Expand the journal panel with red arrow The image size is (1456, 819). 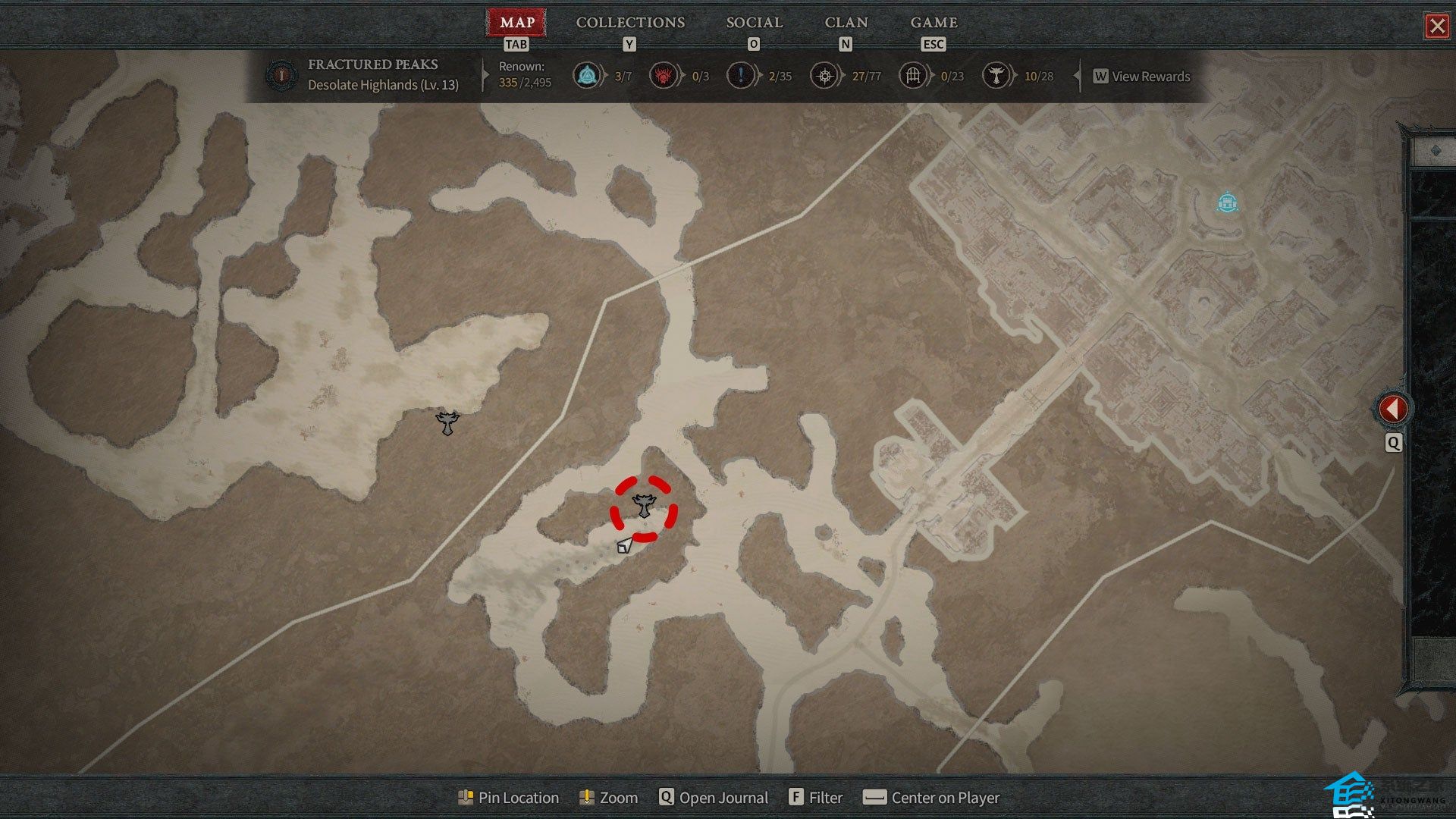click(1392, 409)
